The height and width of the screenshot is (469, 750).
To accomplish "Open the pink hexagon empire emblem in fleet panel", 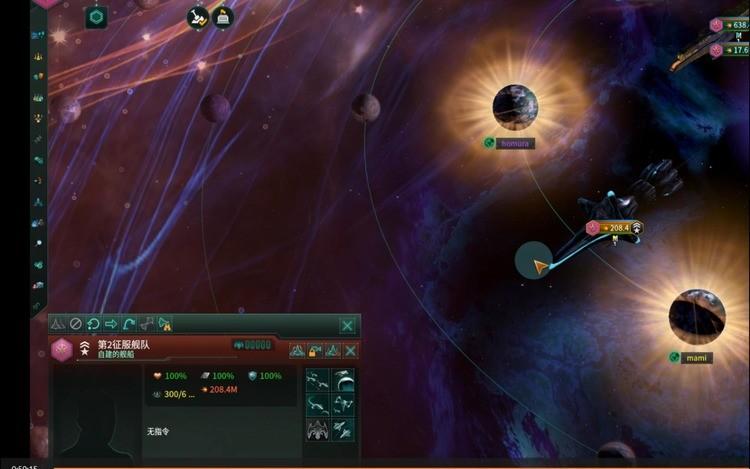I will [x=62, y=349].
